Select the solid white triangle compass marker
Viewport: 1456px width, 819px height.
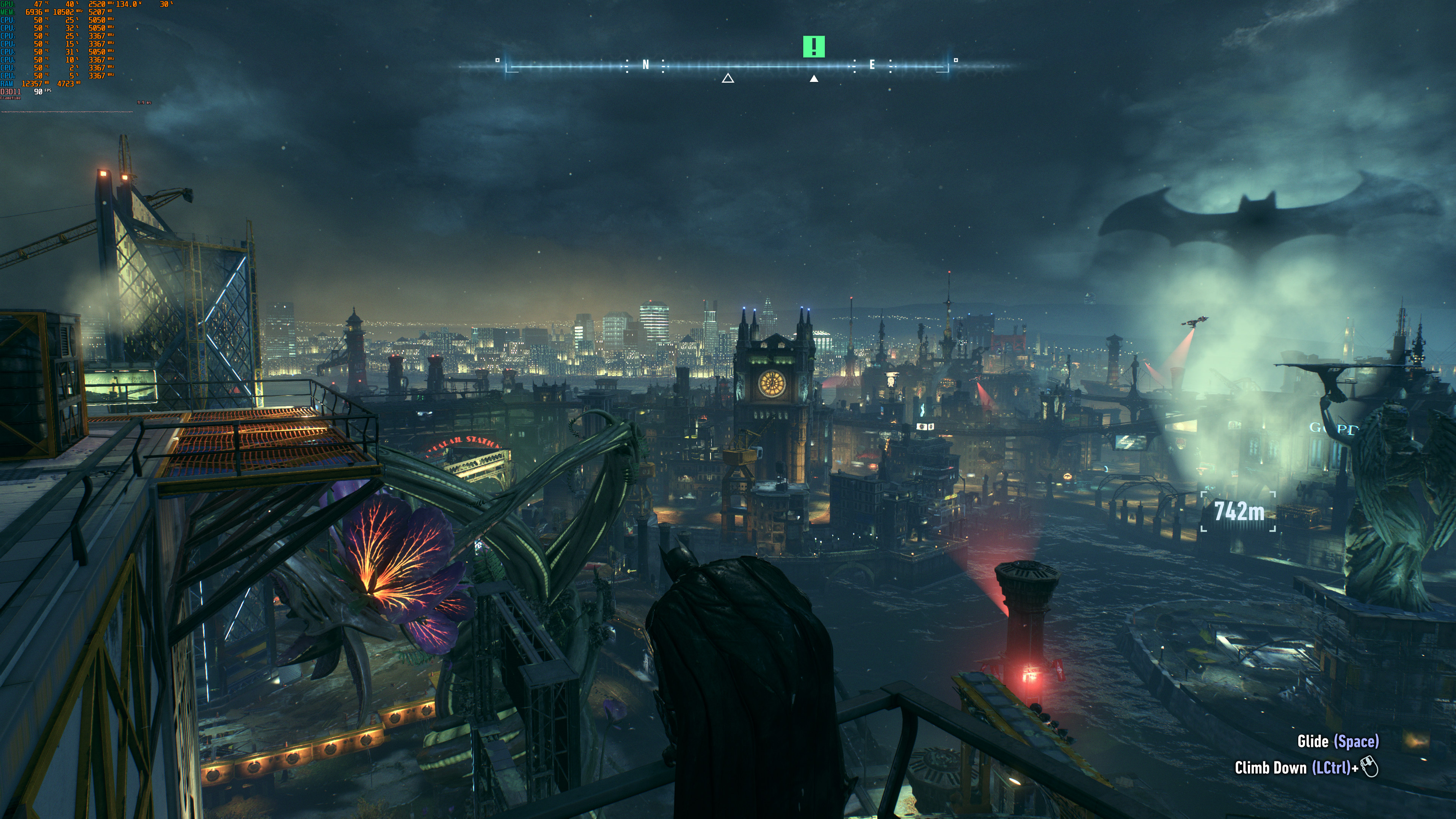click(814, 78)
